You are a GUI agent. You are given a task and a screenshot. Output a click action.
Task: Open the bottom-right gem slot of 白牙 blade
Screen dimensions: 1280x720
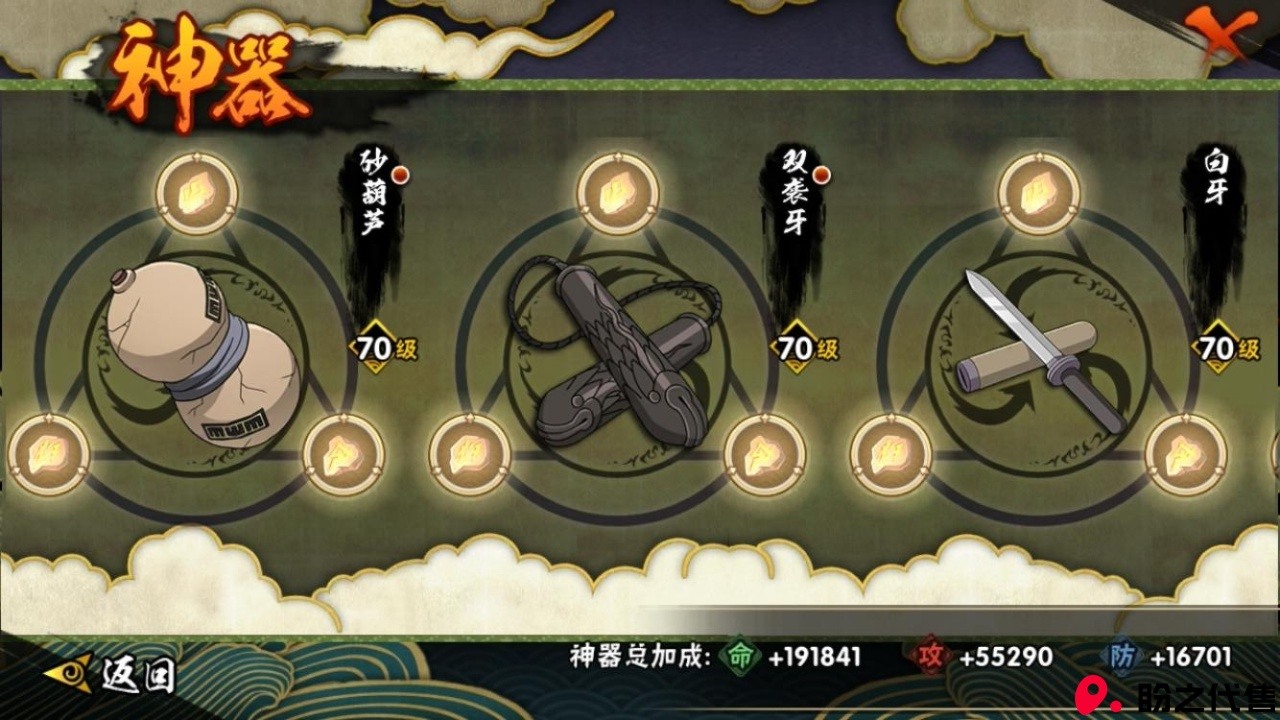(1186, 454)
